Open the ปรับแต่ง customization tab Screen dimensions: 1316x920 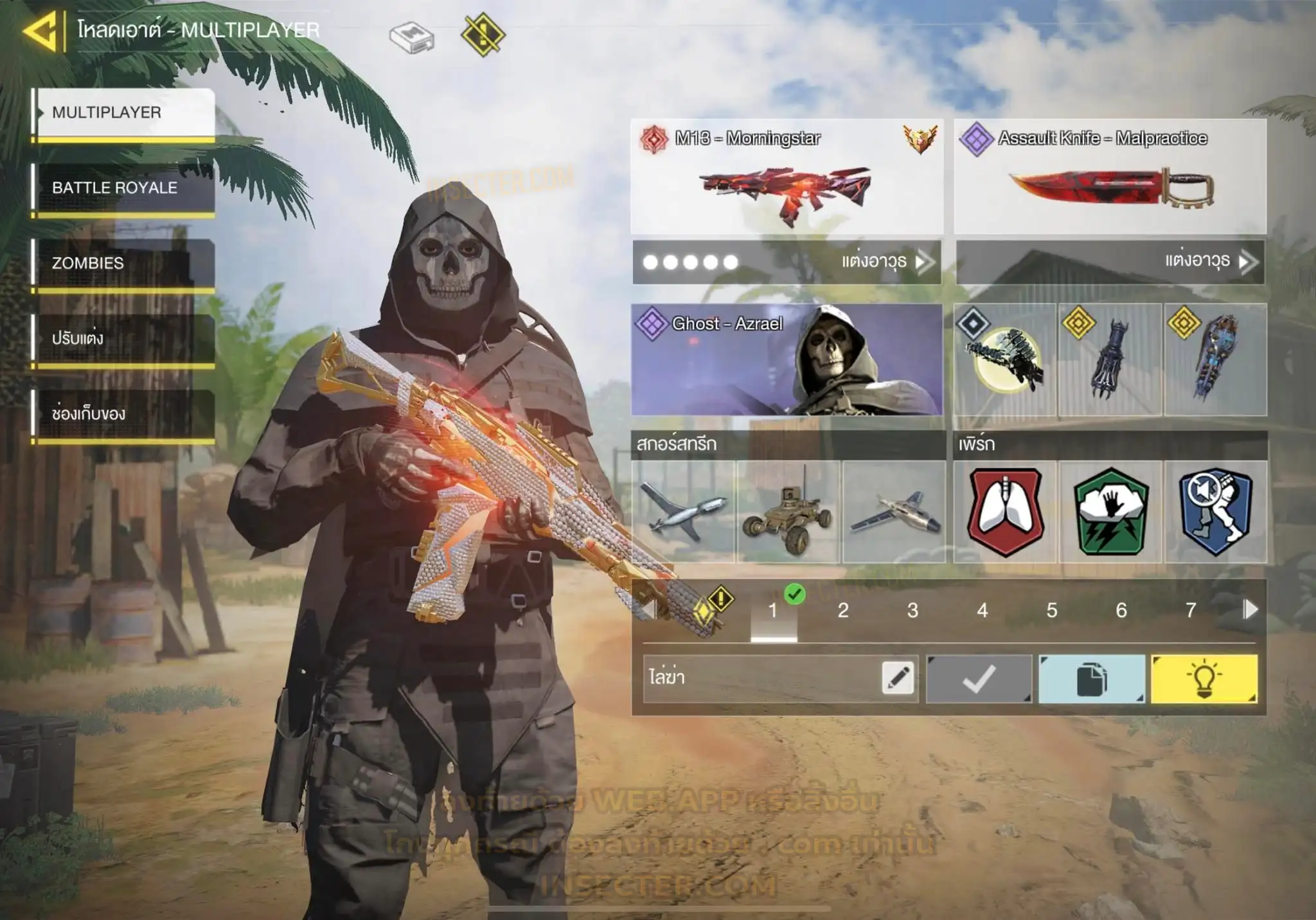tap(123, 338)
